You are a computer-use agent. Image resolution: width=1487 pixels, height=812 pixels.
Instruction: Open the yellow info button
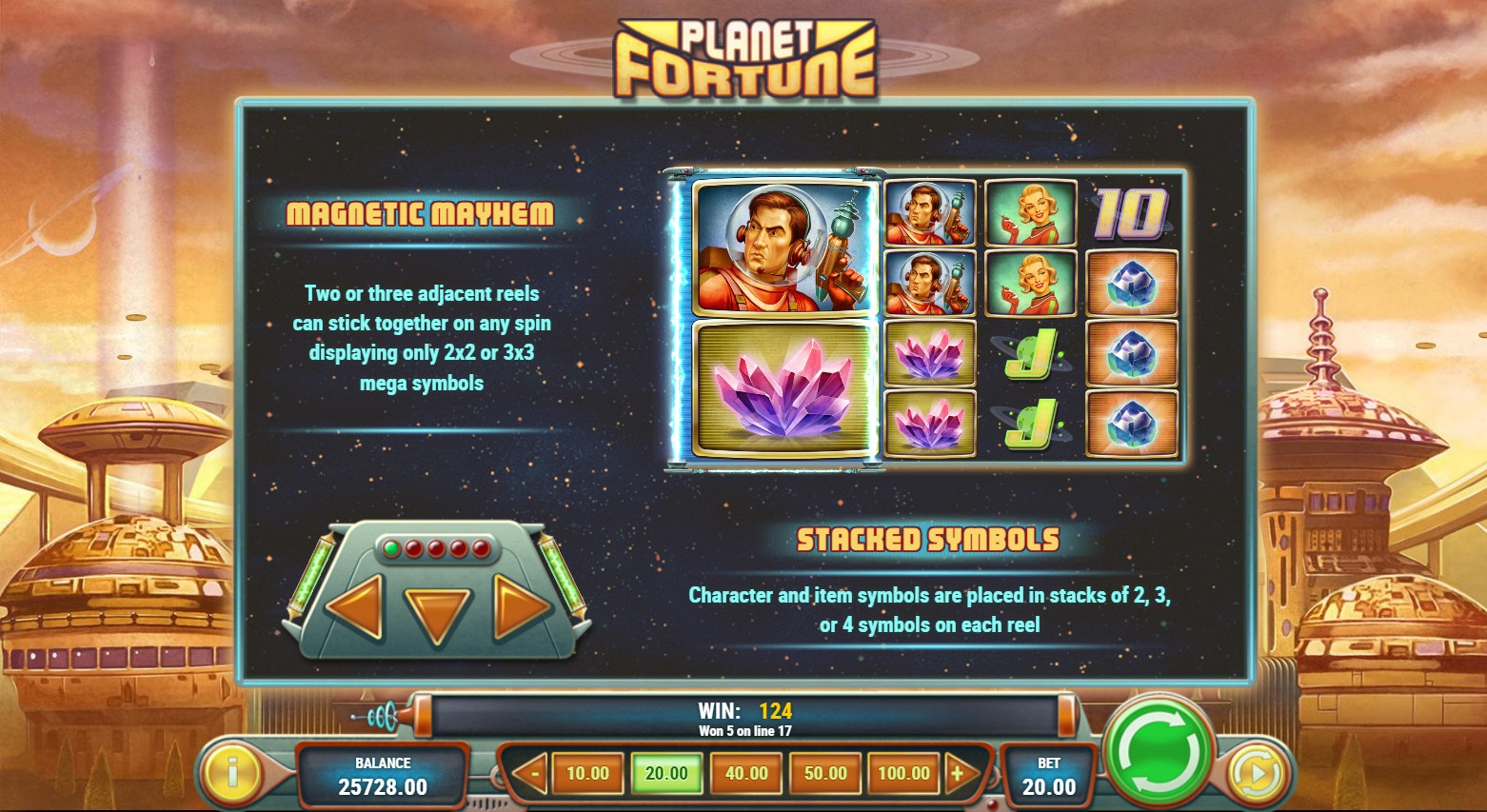click(231, 769)
